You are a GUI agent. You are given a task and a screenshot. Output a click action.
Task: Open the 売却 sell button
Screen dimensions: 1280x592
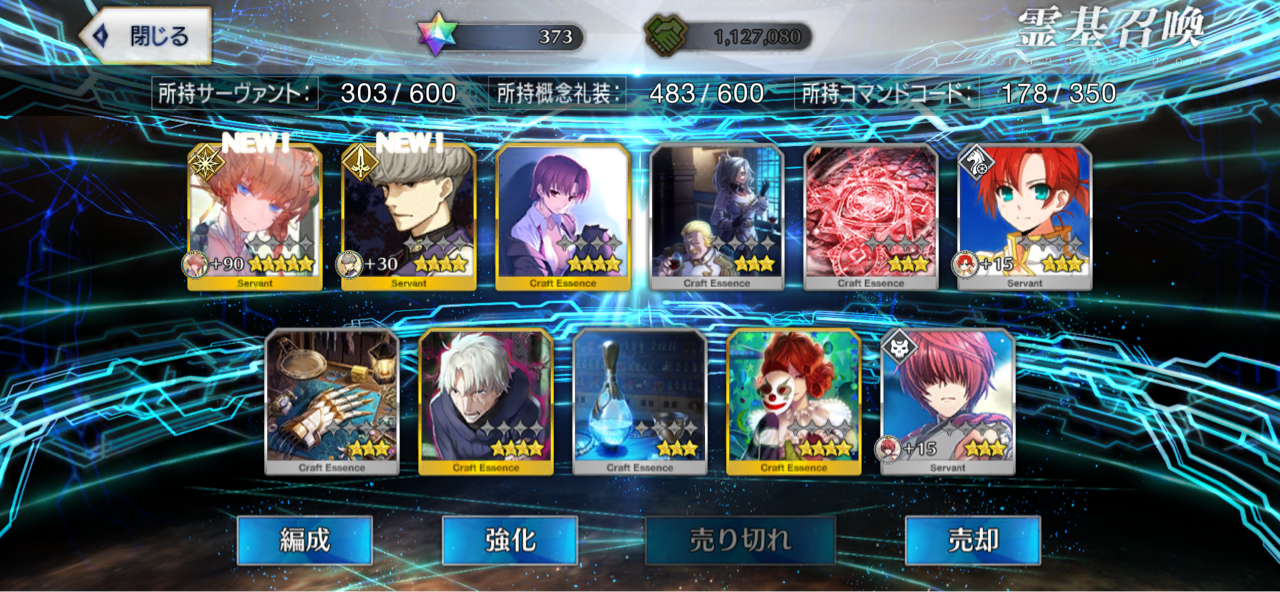(972, 541)
